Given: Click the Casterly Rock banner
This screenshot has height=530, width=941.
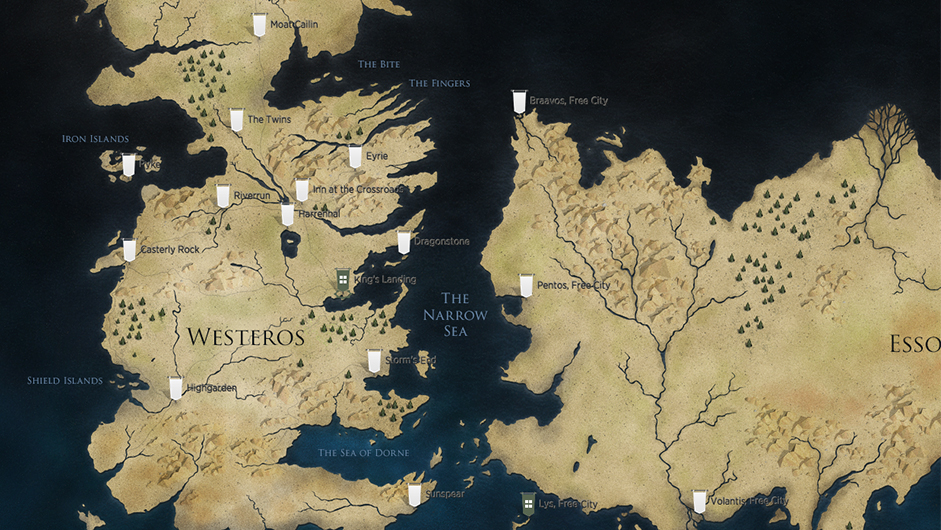Looking at the screenshot, I should tap(129, 250).
